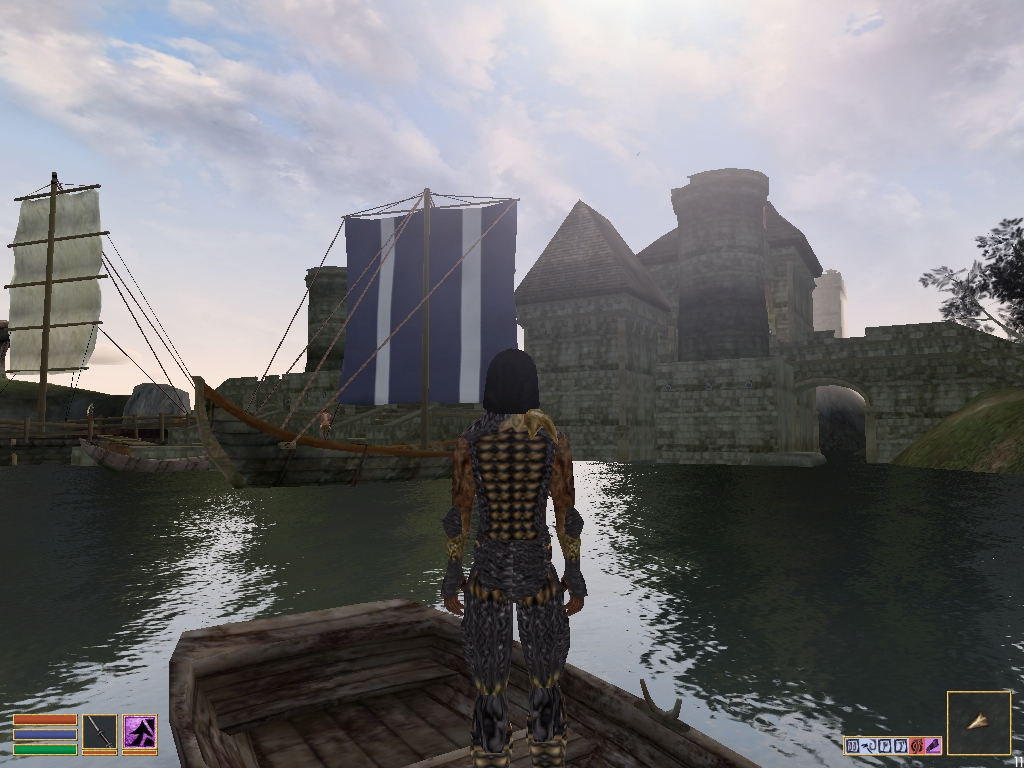
Task: Open the minimap with the arrow marker
Action: coord(978,722)
